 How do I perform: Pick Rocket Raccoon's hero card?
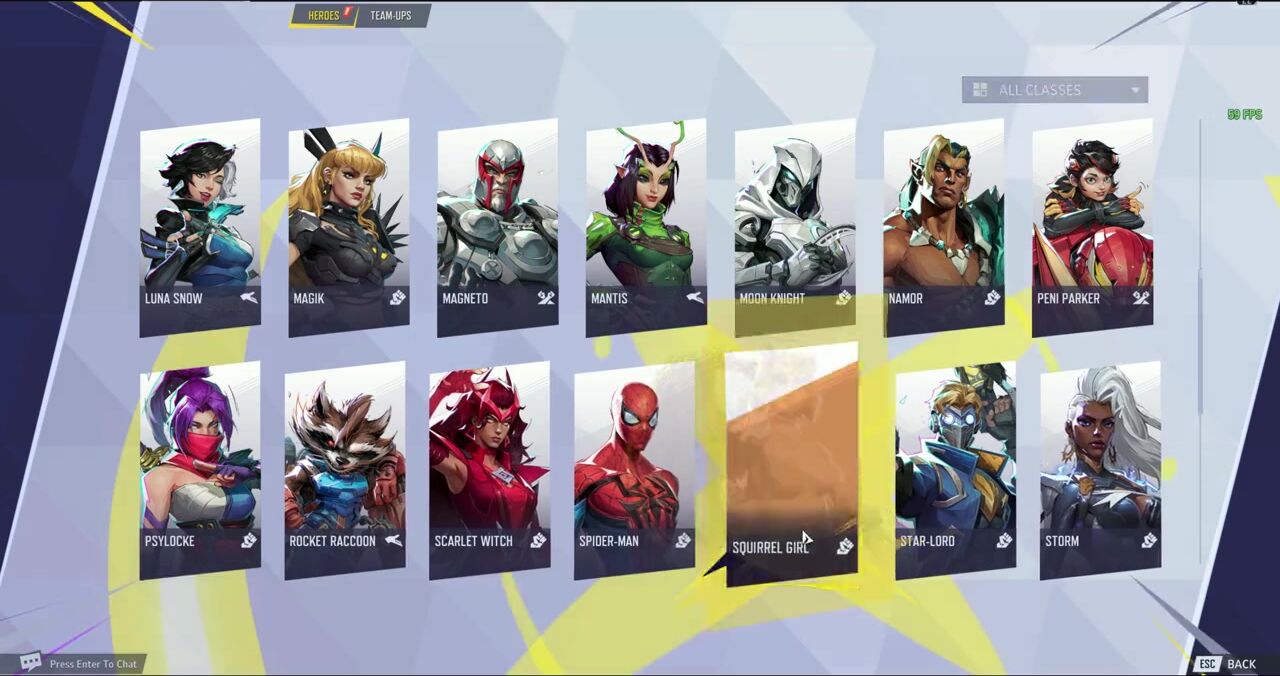[345, 470]
